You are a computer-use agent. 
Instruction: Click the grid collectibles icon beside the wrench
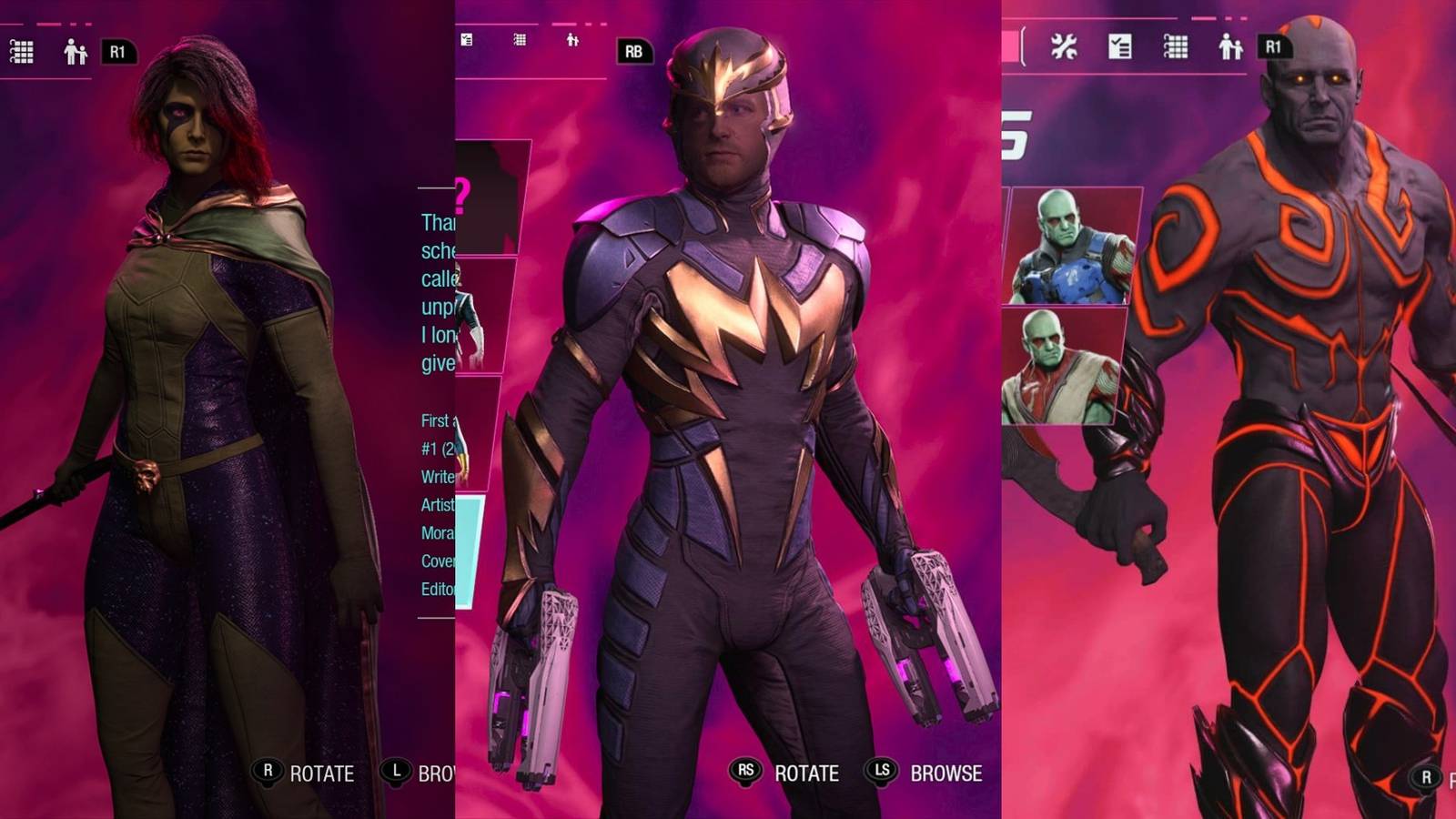coord(1175,44)
